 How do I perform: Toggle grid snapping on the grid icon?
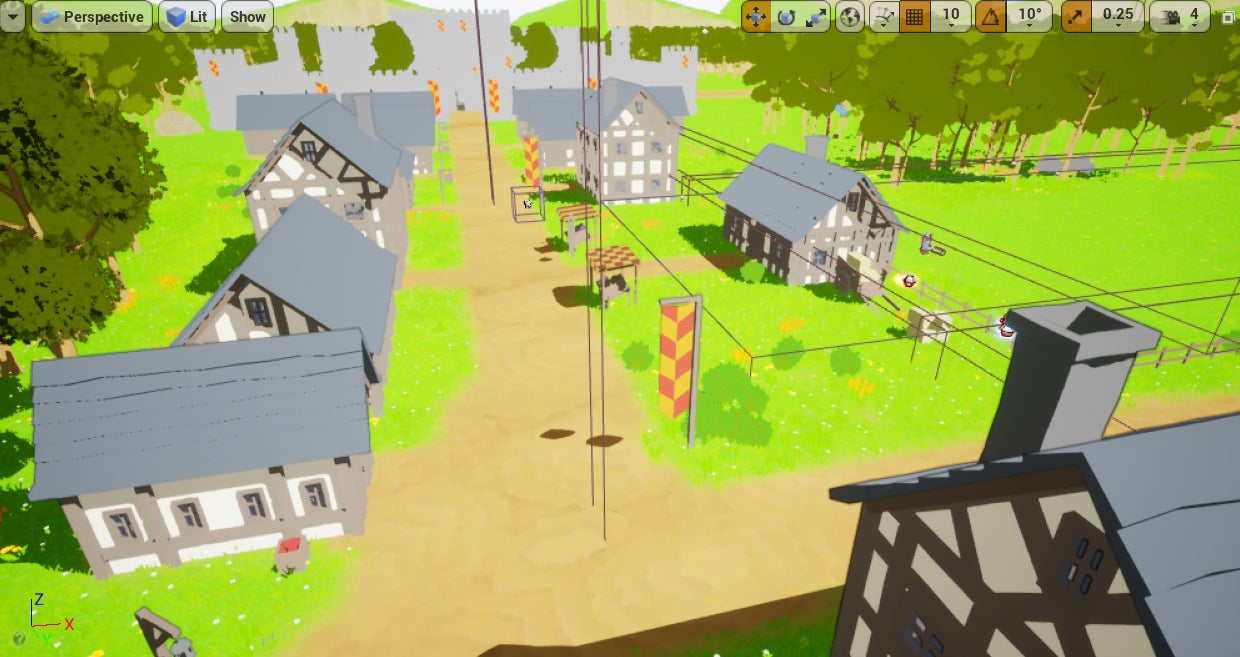913,16
